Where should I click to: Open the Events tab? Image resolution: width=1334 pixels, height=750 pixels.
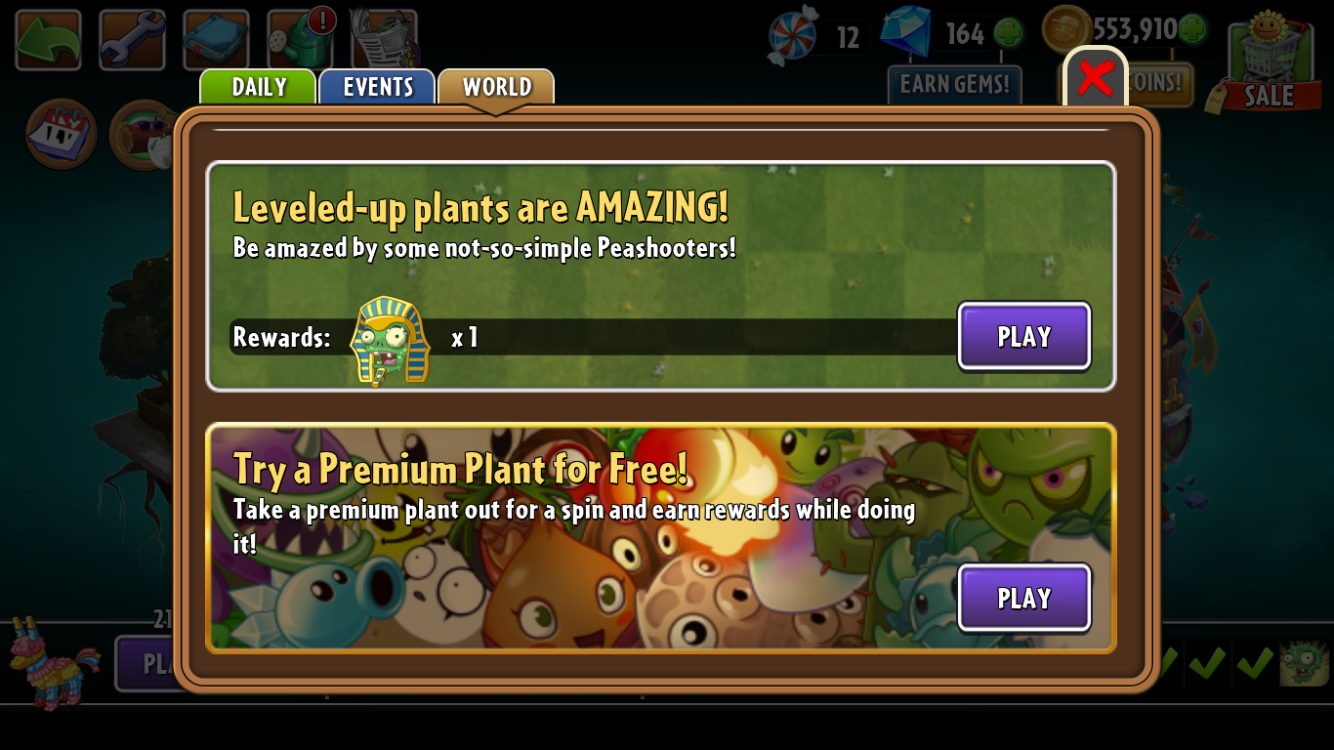click(x=377, y=87)
